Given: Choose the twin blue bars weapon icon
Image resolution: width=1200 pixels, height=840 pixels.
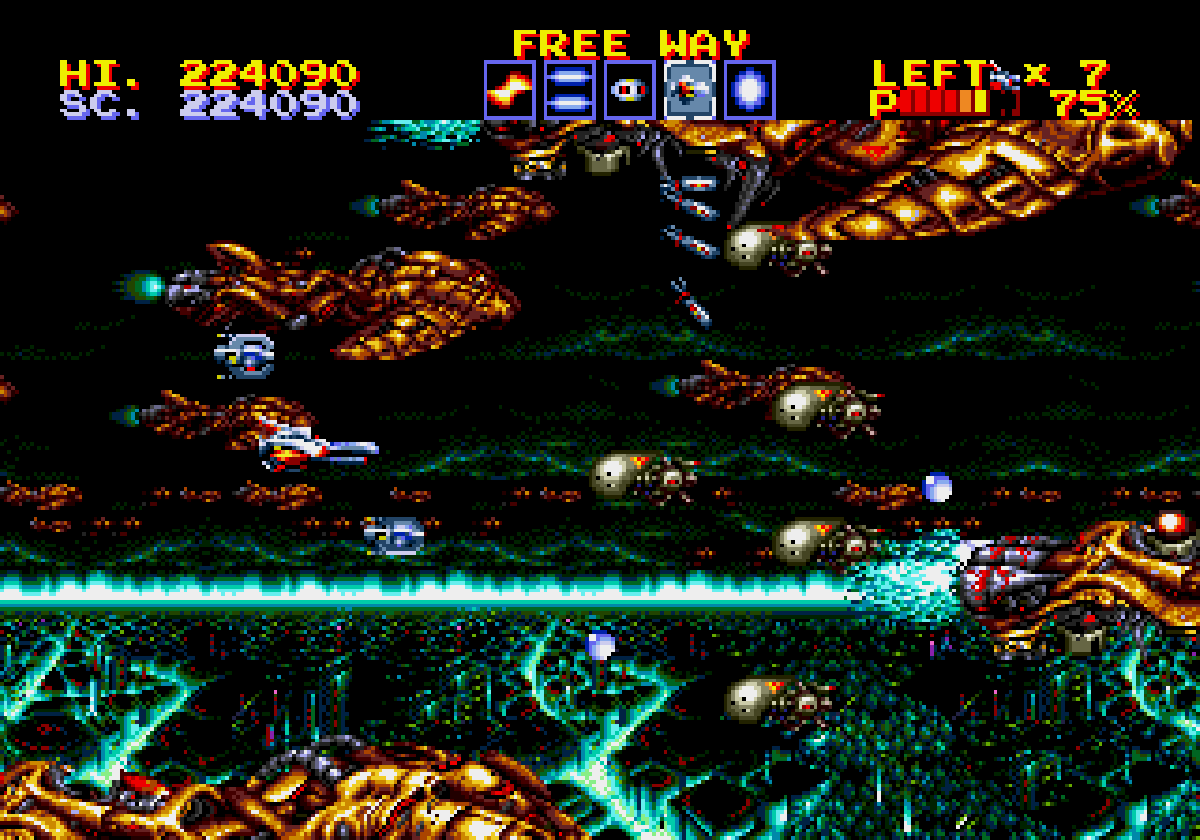Looking at the screenshot, I should pos(569,90).
